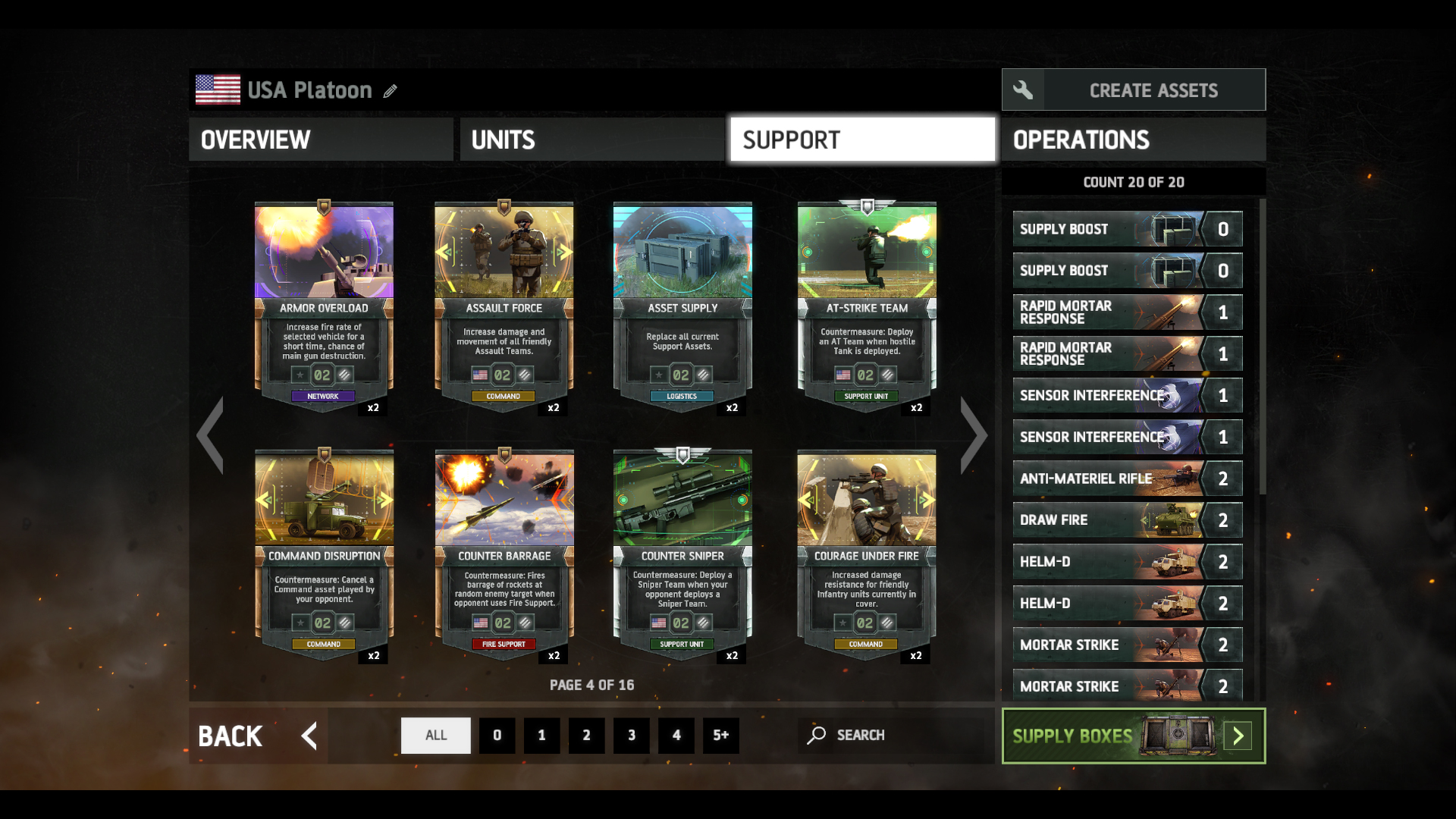Click the wrench icon beside Create Assets

pyautogui.click(x=1023, y=89)
